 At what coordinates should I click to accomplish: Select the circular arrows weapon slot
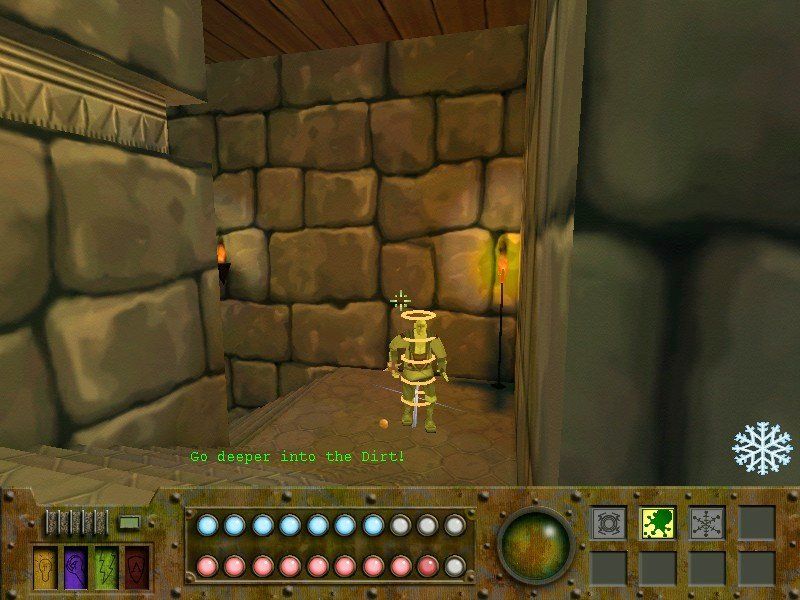[607, 522]
